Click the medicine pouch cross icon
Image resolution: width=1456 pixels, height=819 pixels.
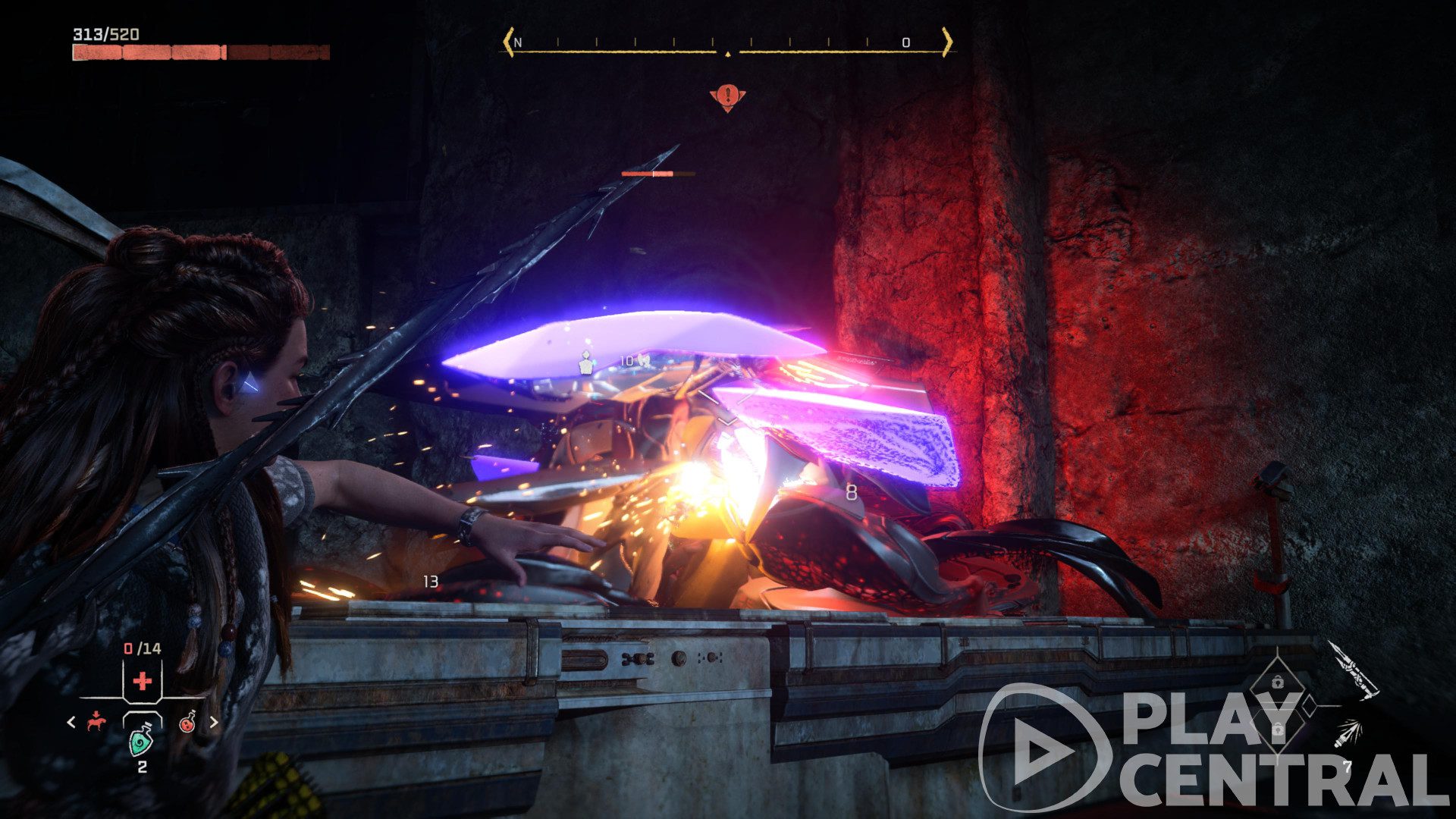click(x=142, y=681)
